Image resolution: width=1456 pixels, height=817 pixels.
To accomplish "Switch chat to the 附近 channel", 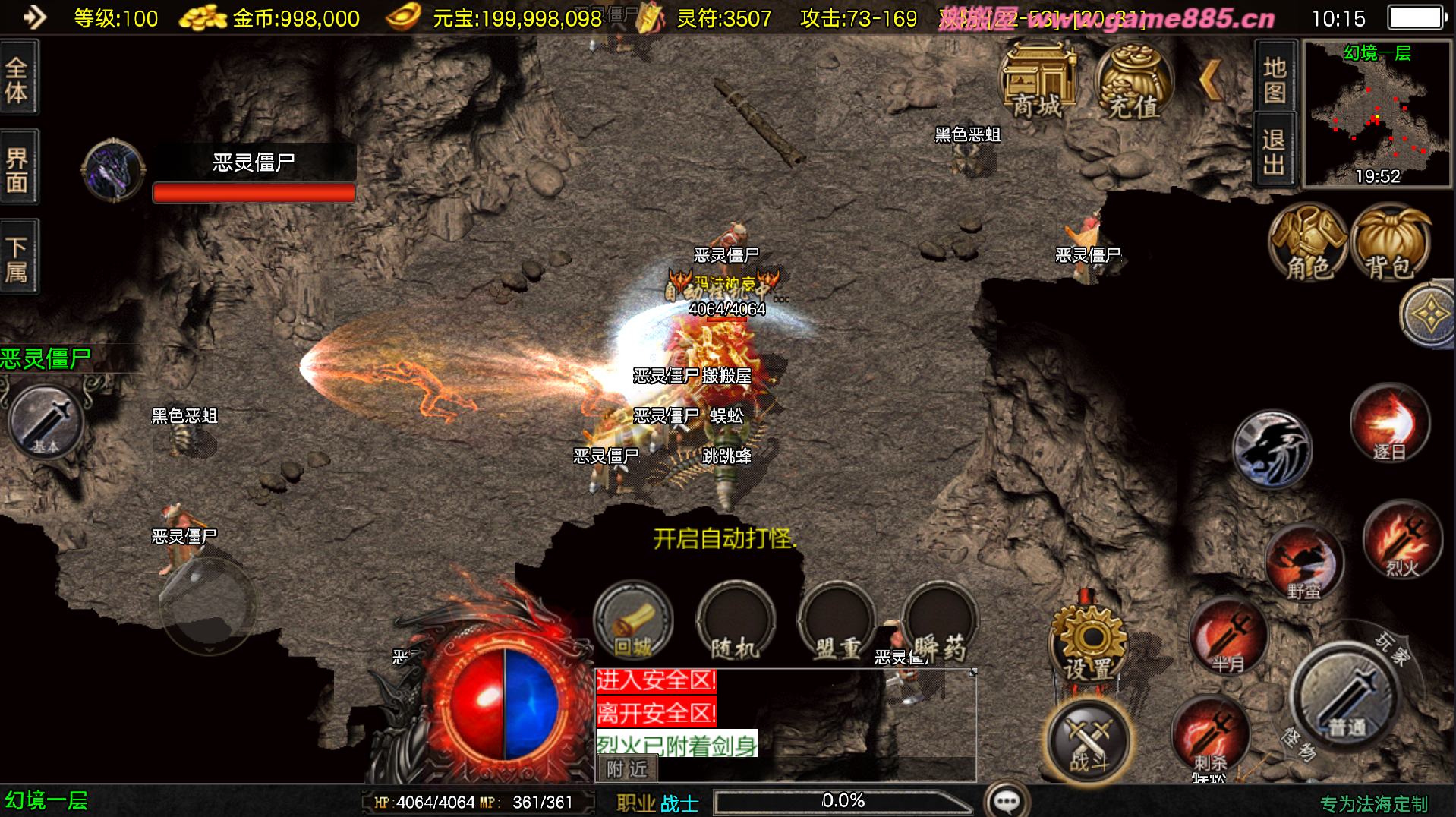I will click(x=627, y=769).
